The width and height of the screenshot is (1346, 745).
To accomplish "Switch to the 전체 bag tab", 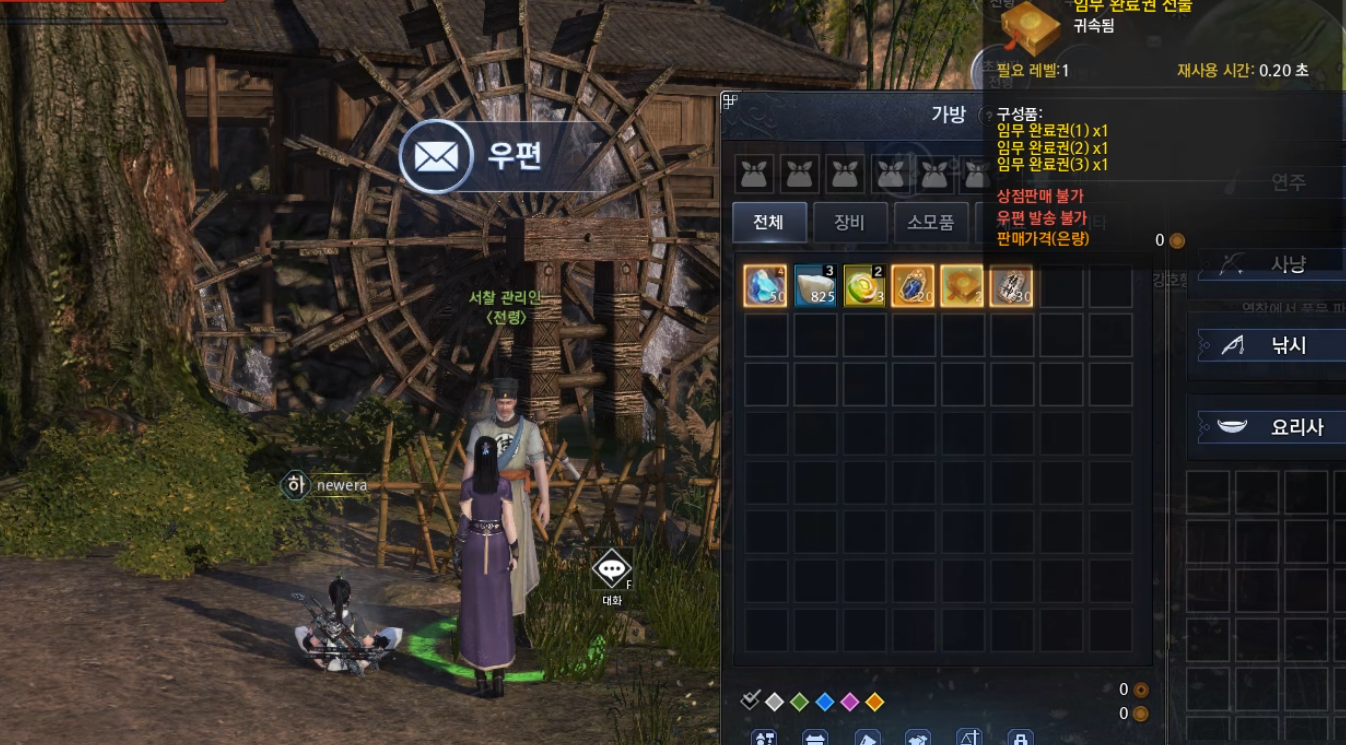I will tap(769, 223).
